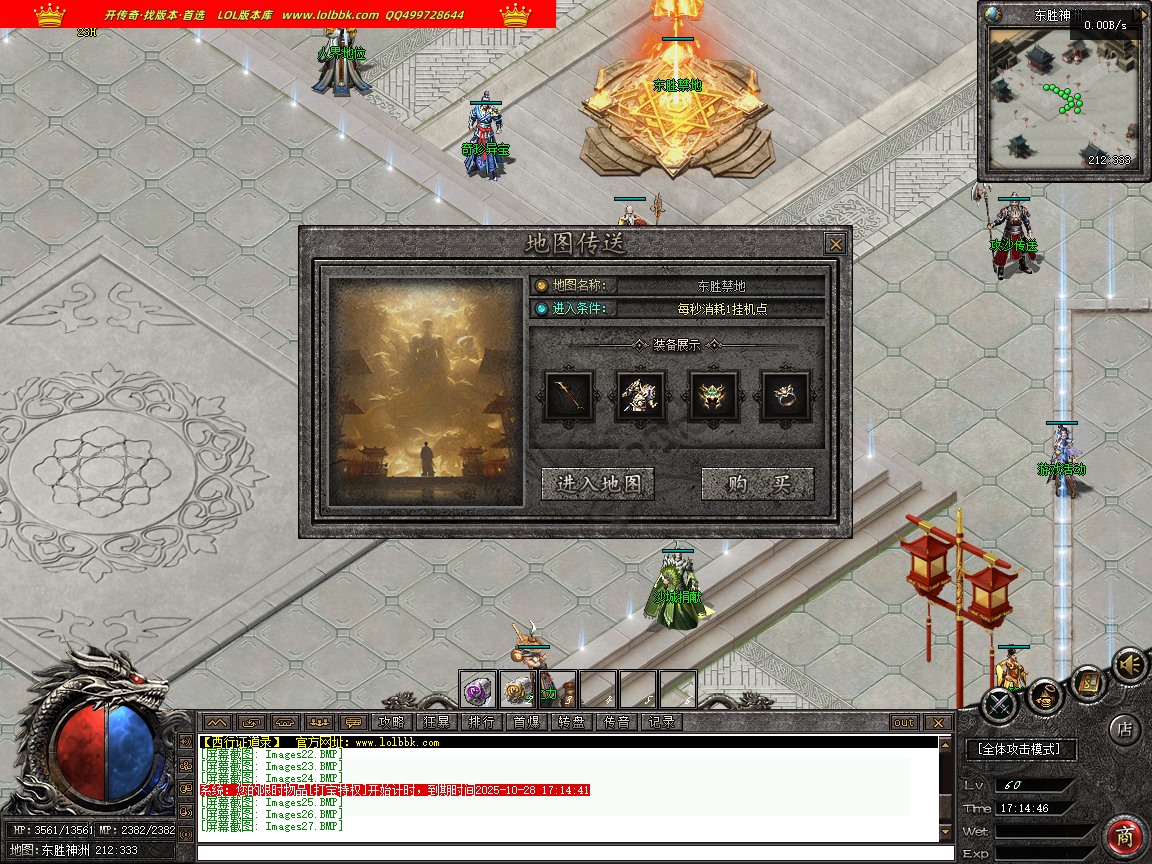The height and width of the screenshot is (864, 1152).
Task: Select the helmet item in equipment showcase
Action: 714,396
